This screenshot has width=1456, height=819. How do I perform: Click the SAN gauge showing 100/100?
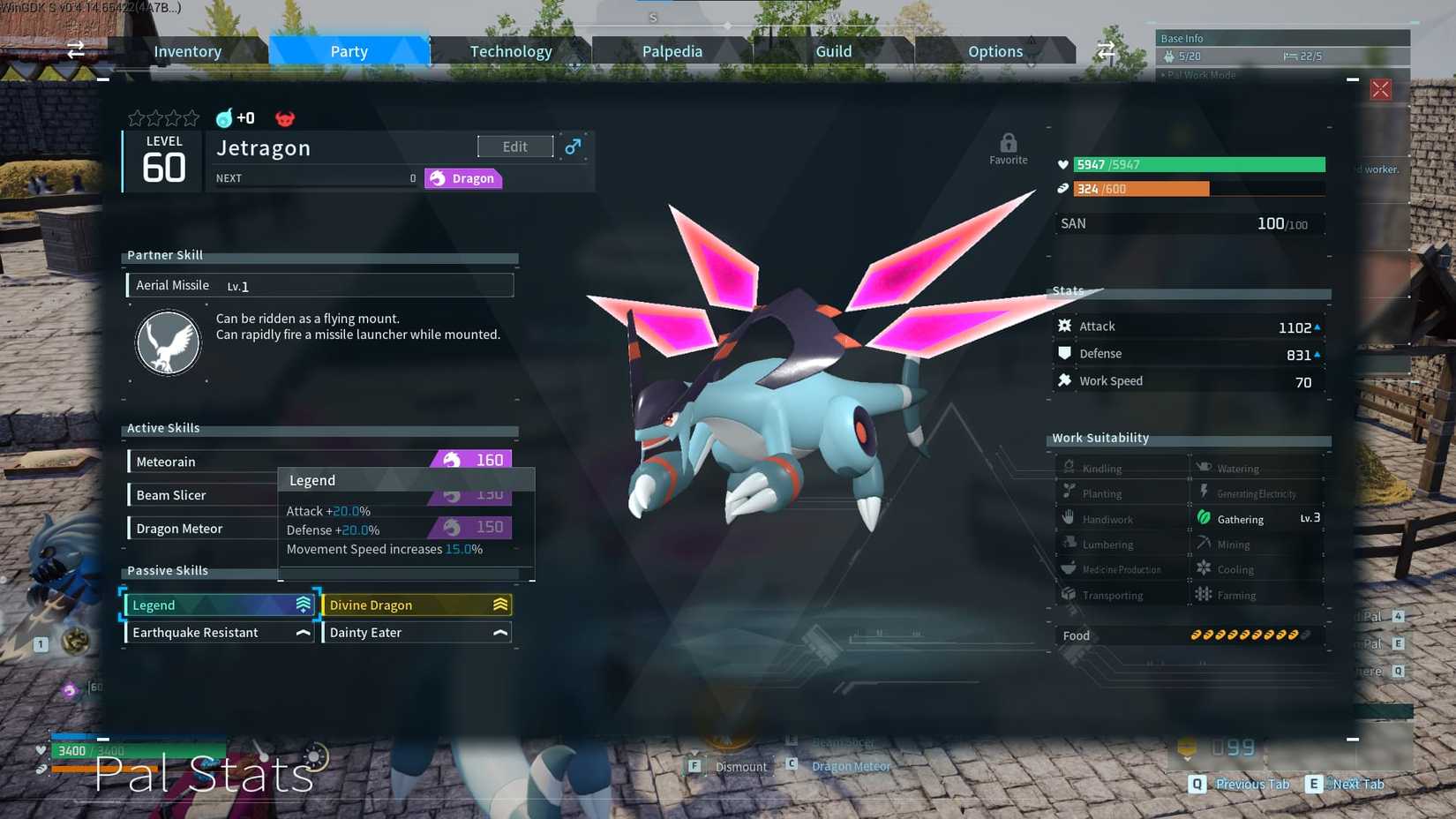[x=1189, y=223]
